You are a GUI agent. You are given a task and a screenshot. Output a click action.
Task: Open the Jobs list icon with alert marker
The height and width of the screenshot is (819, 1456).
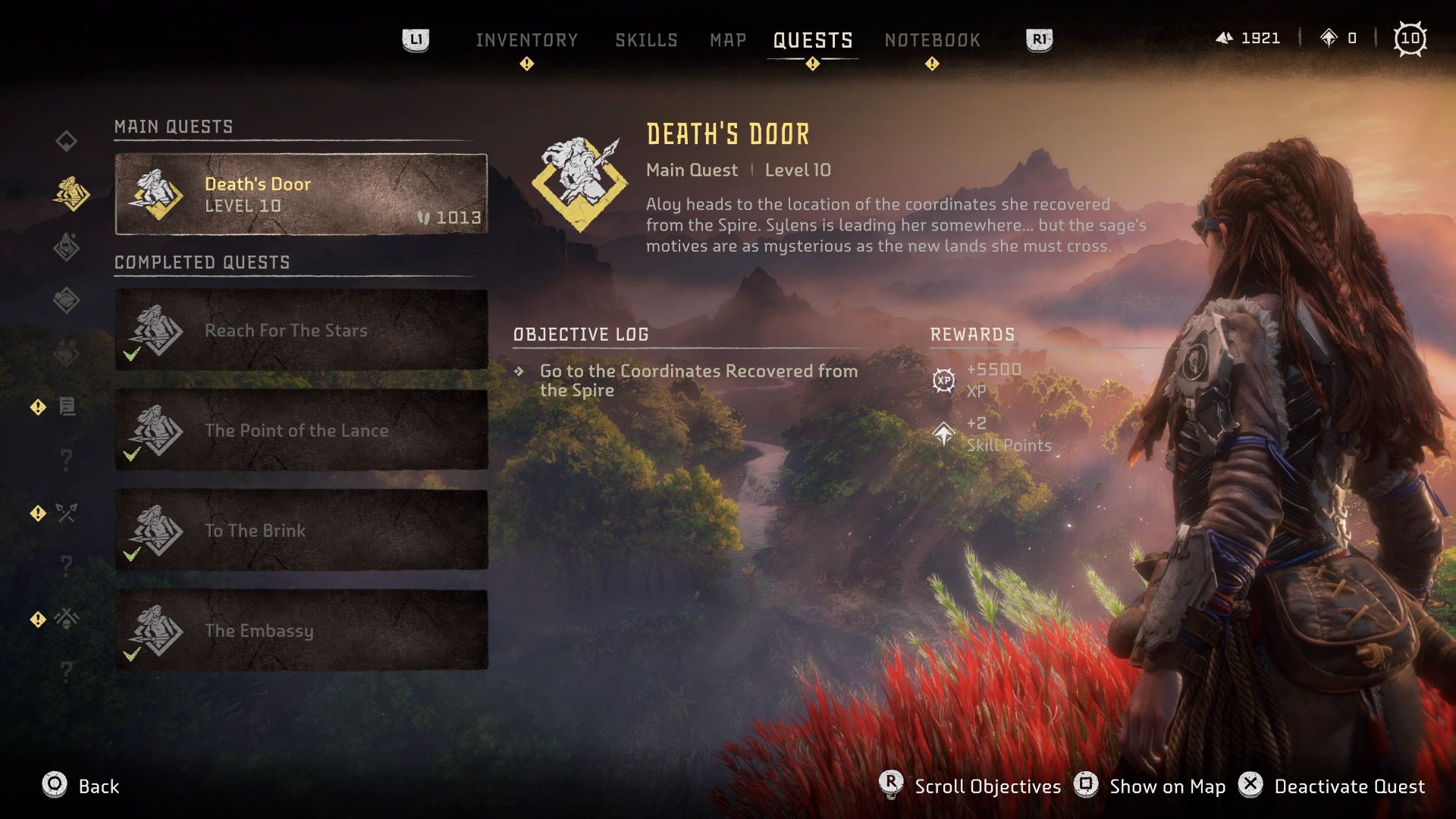pos(67,407)
